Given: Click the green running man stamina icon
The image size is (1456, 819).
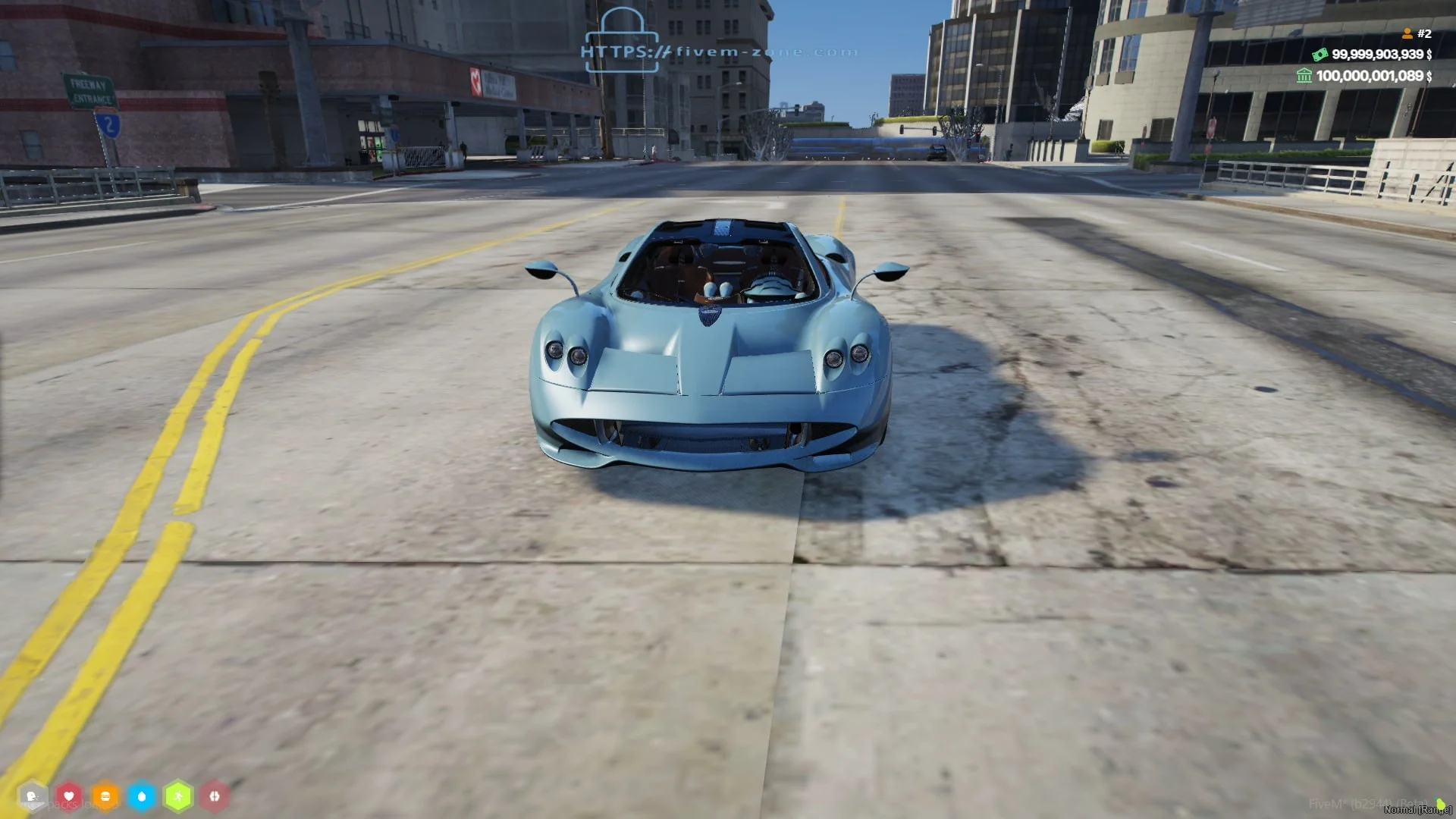Looking at the screenshot, I should point(178,796).
